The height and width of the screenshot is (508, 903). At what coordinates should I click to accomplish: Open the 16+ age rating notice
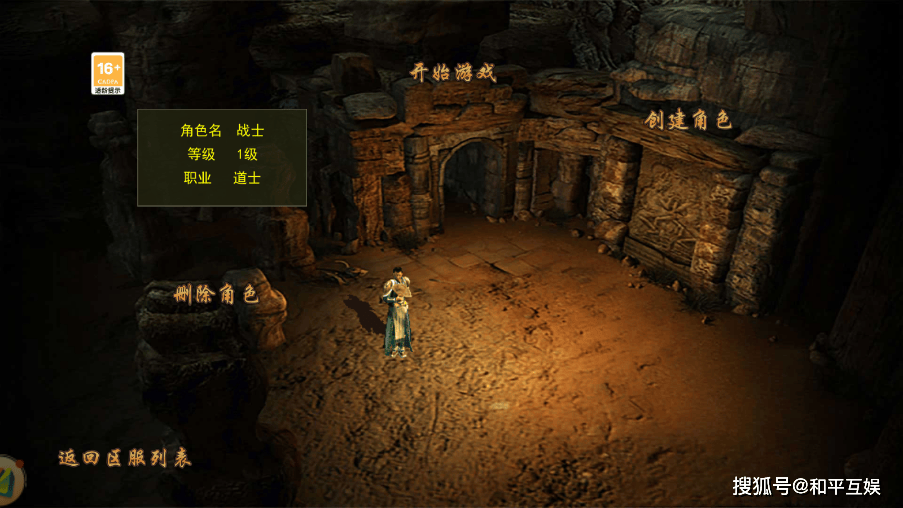point(108,74)
